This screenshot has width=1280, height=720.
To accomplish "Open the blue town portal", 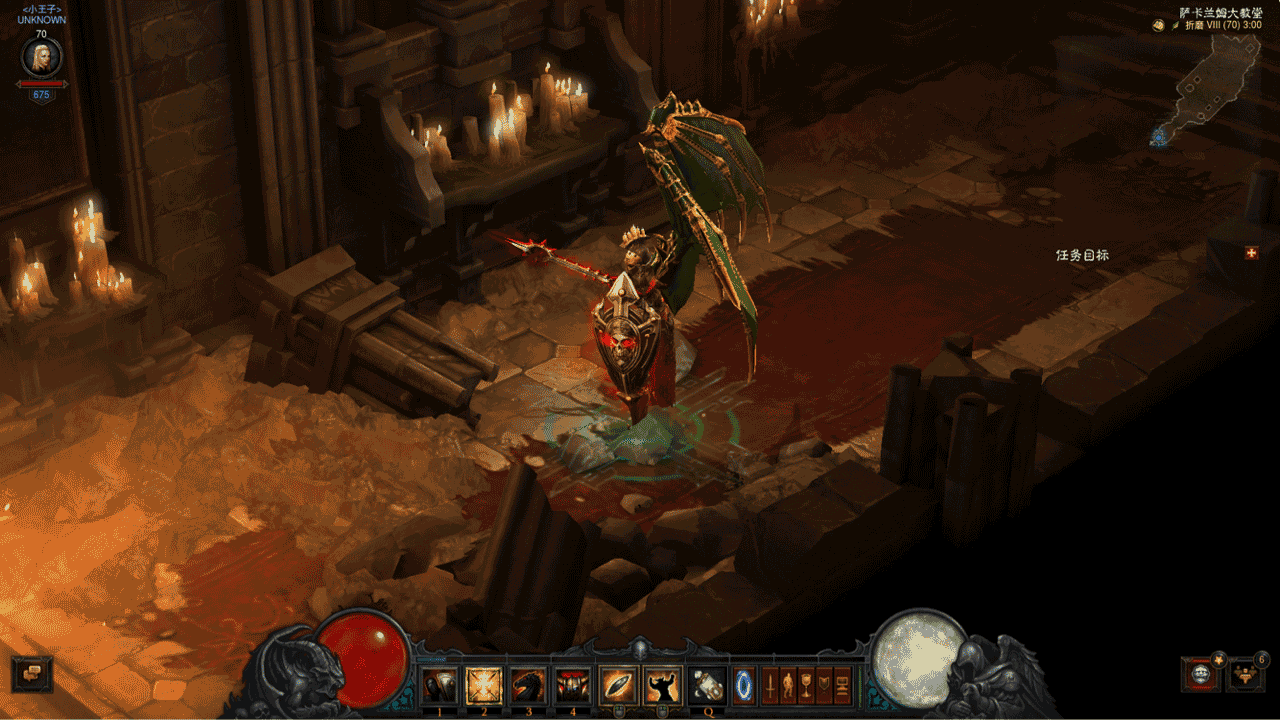I will [x=745, y=686].
